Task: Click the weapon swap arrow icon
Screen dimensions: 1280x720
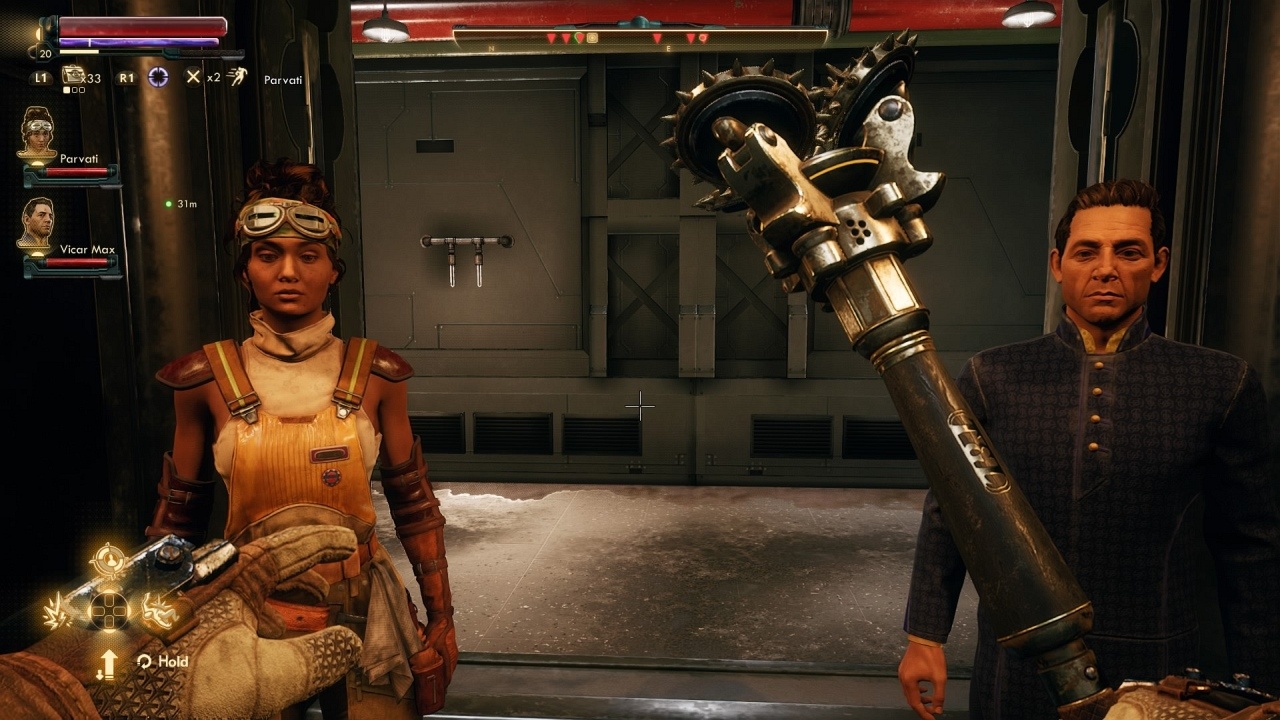Action: pyautogui.click(x=107, y=662)
